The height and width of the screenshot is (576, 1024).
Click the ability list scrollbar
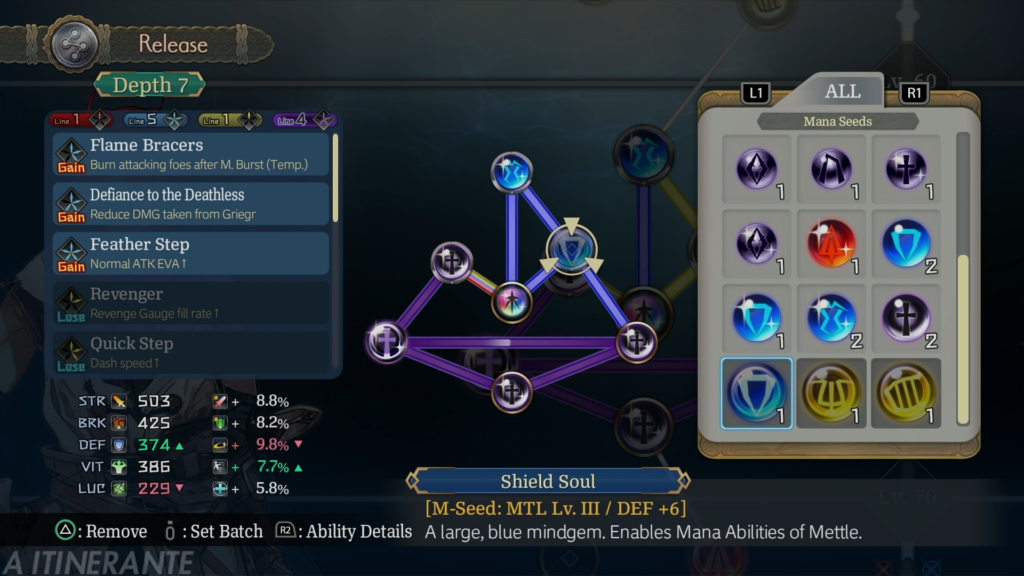pyautogui.click(x=335, y=178)
